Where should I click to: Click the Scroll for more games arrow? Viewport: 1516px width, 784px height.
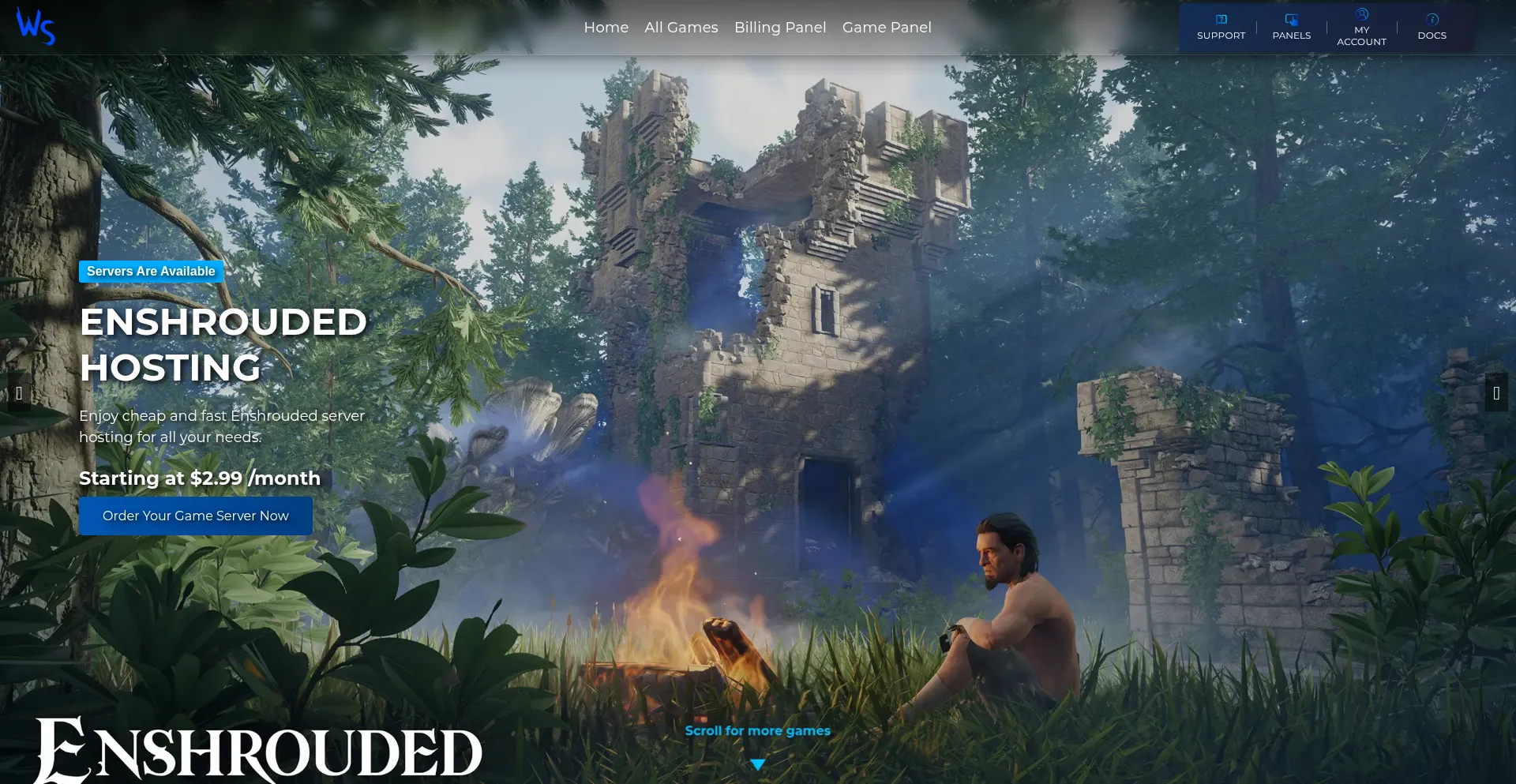(x=757, y=764)
